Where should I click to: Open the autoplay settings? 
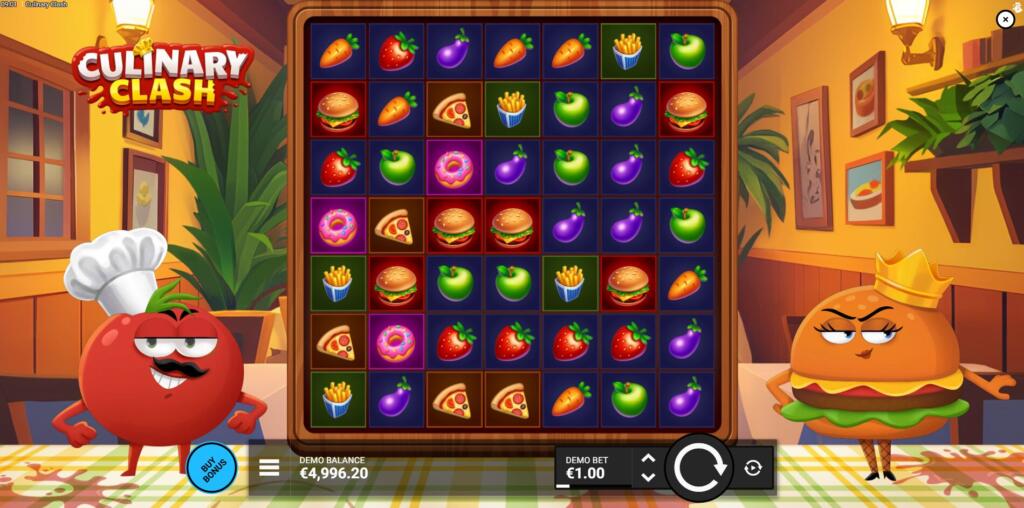click(753, 467)
